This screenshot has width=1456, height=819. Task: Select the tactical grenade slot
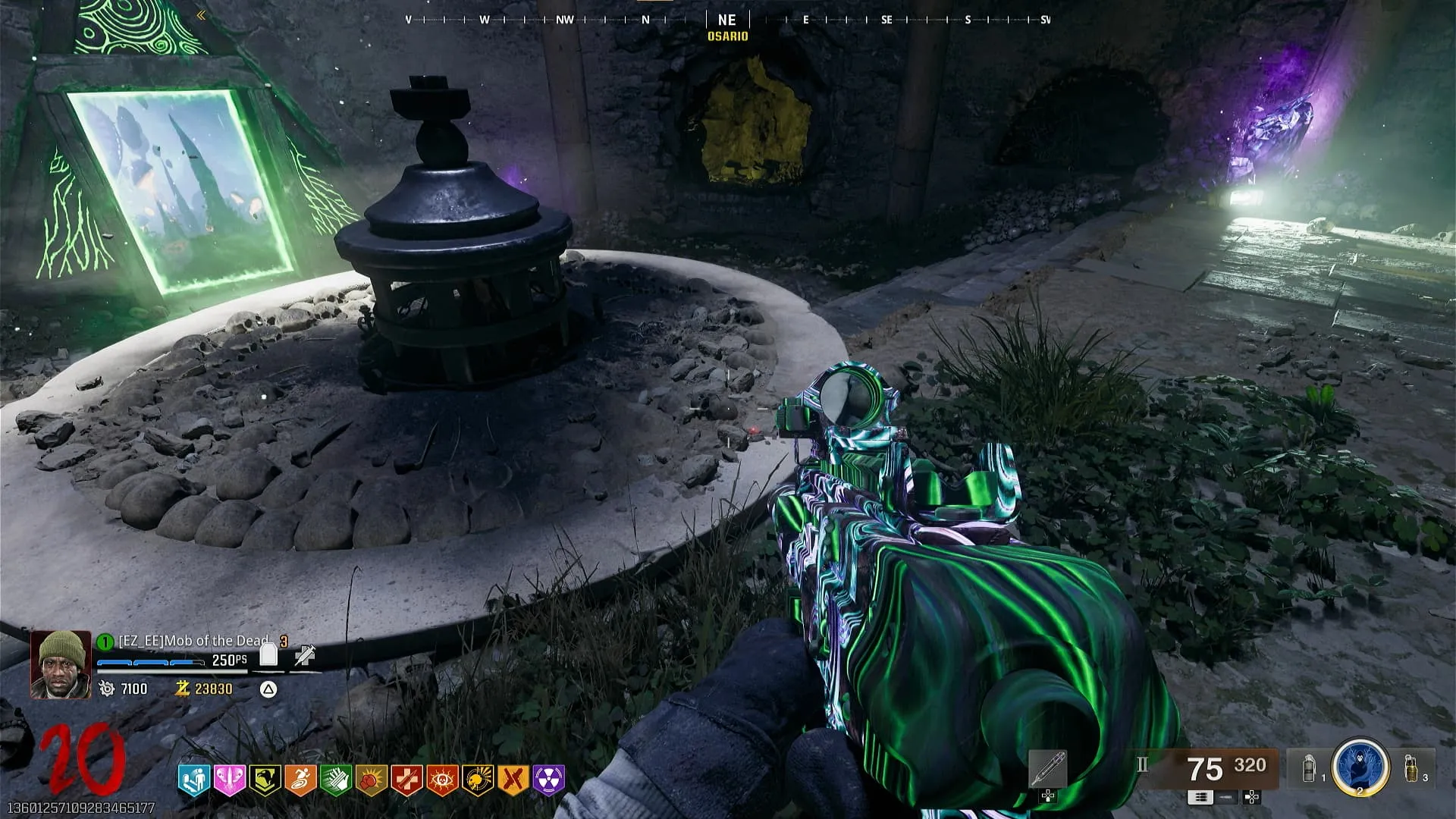(x=1309, y=768)
